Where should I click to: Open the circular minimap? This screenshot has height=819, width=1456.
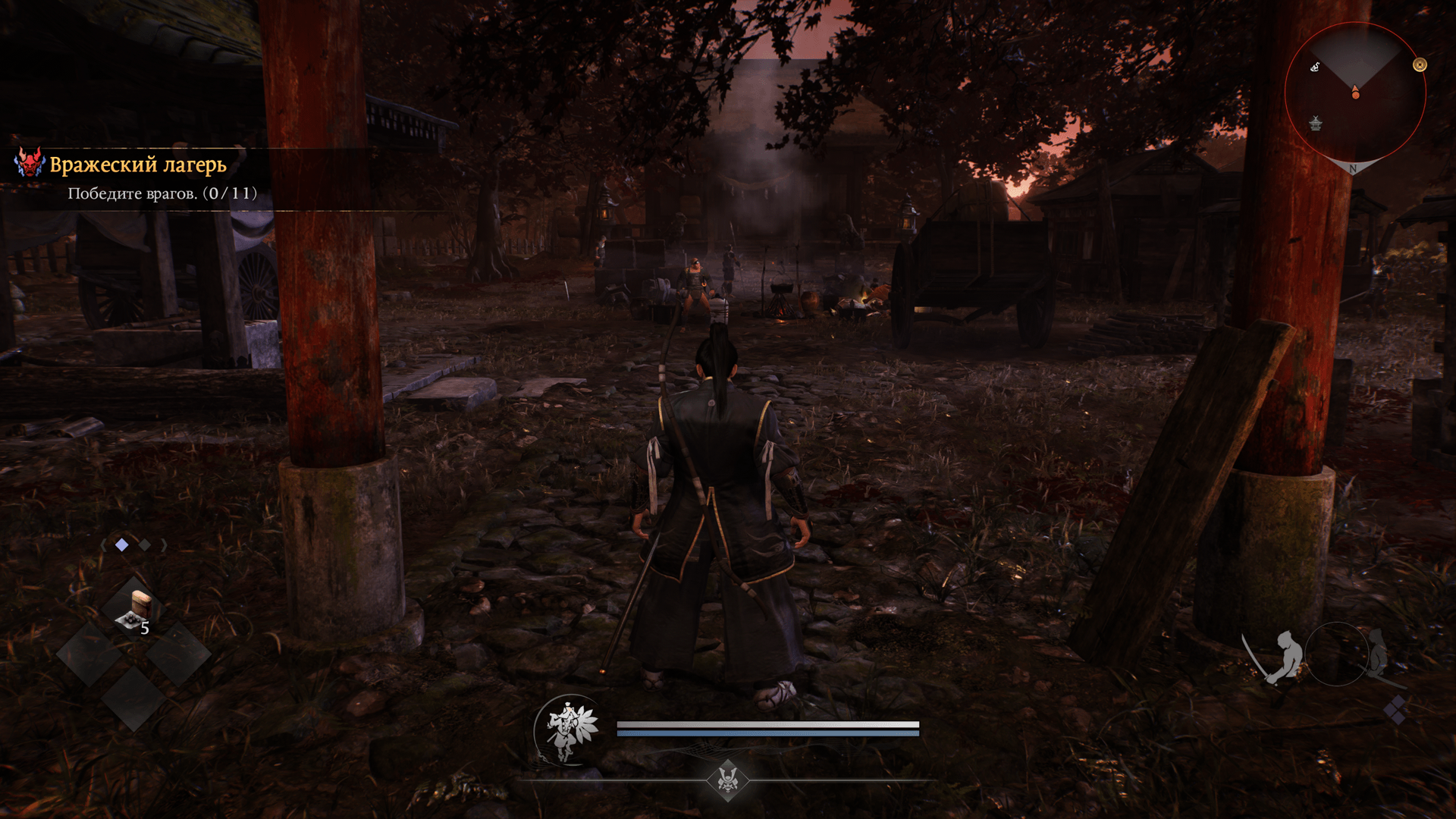pos(1355,93)
